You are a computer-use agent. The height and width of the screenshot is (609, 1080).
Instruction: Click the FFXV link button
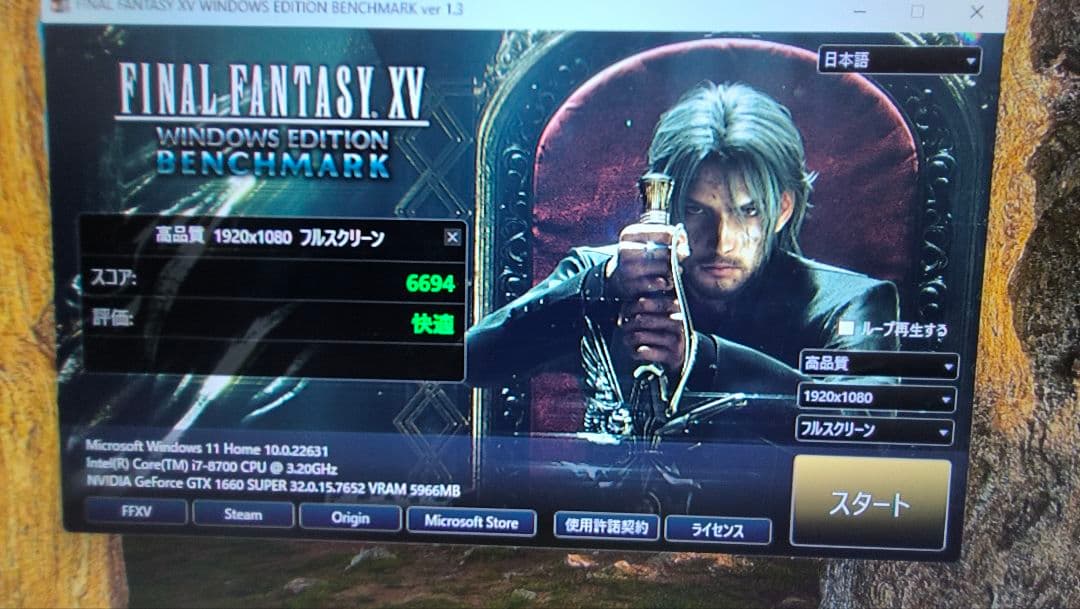[x=136, y=513]
